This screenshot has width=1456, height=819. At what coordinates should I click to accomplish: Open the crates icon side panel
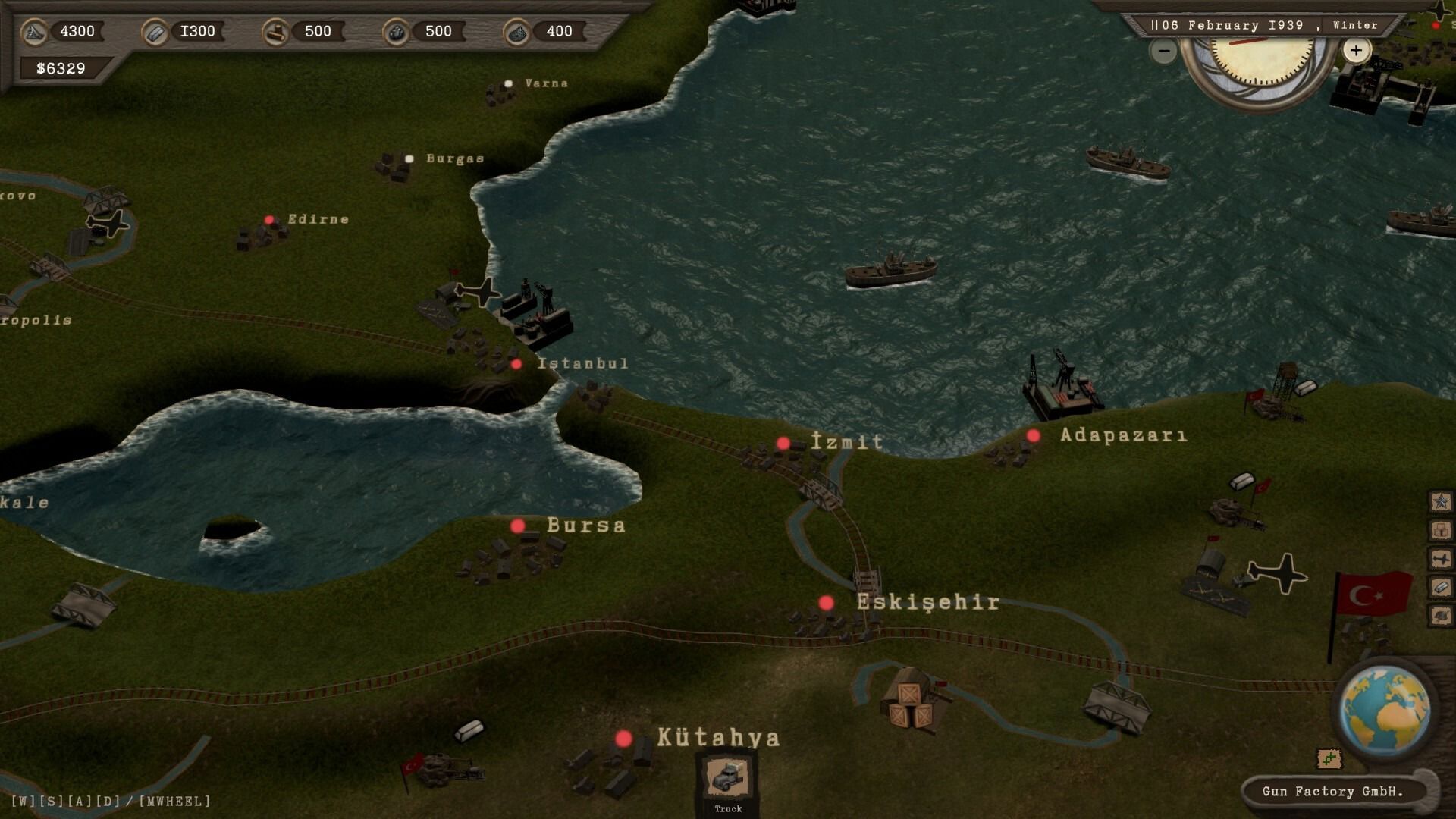point(1440,530)
